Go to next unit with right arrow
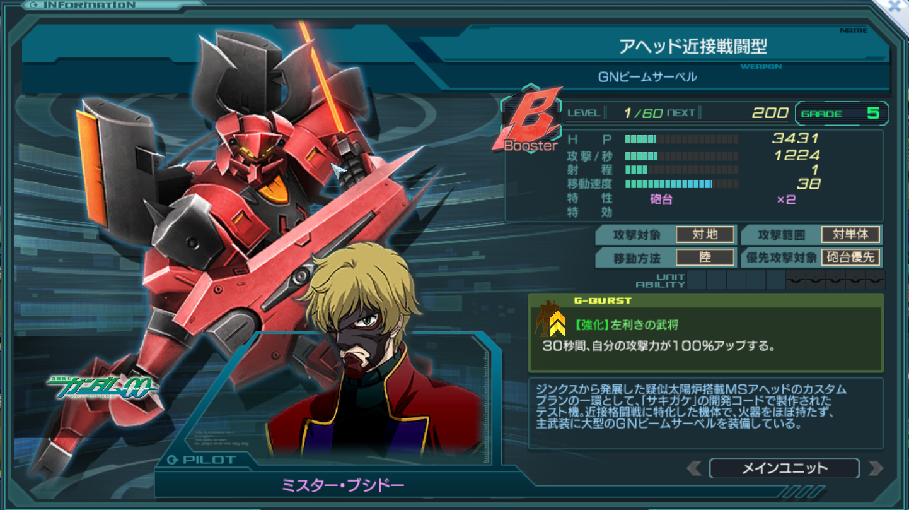The height and width of the screenshot is (510, 909). [876, 468]
